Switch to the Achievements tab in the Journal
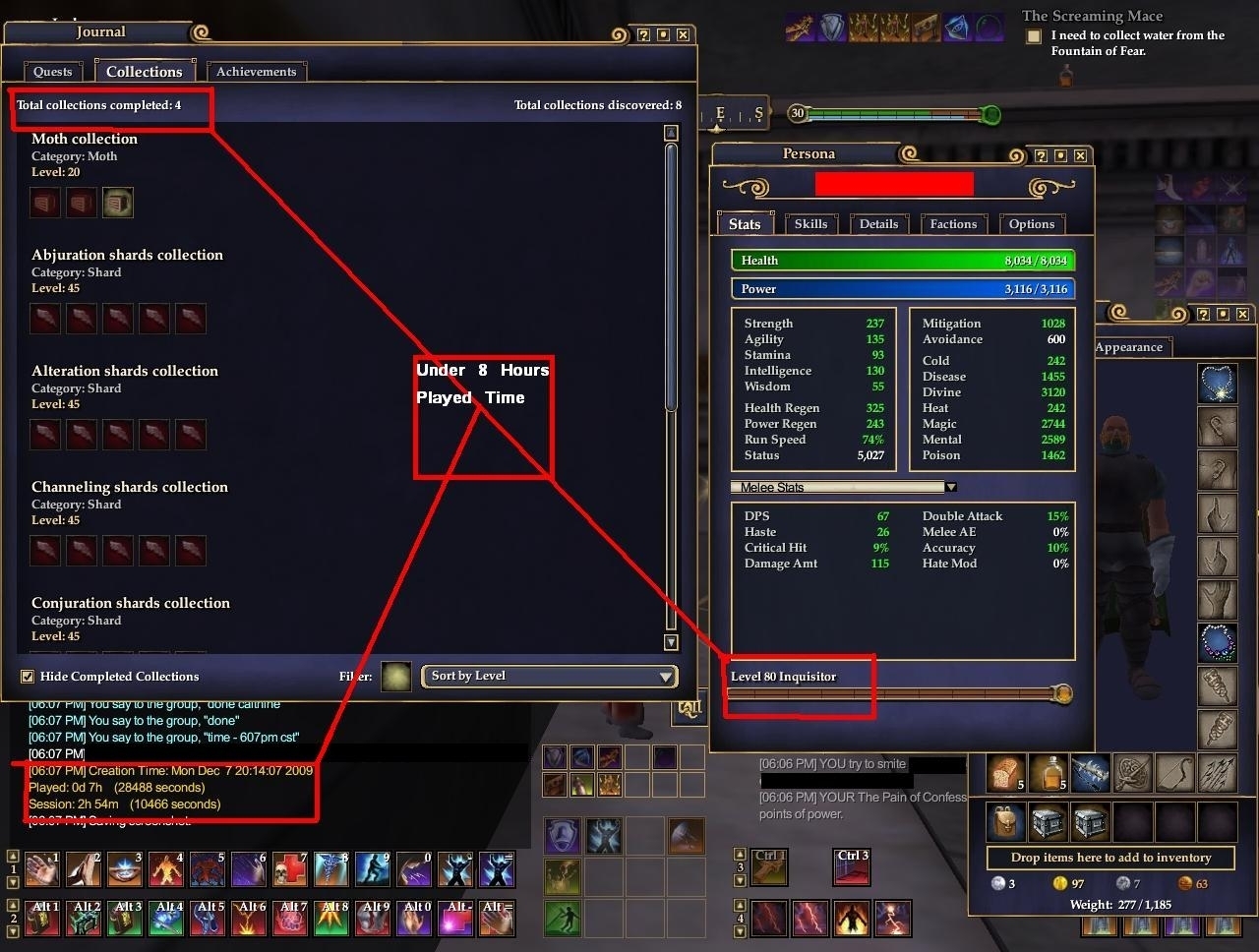Viewport: 1259px width, 952px height. 256,71
